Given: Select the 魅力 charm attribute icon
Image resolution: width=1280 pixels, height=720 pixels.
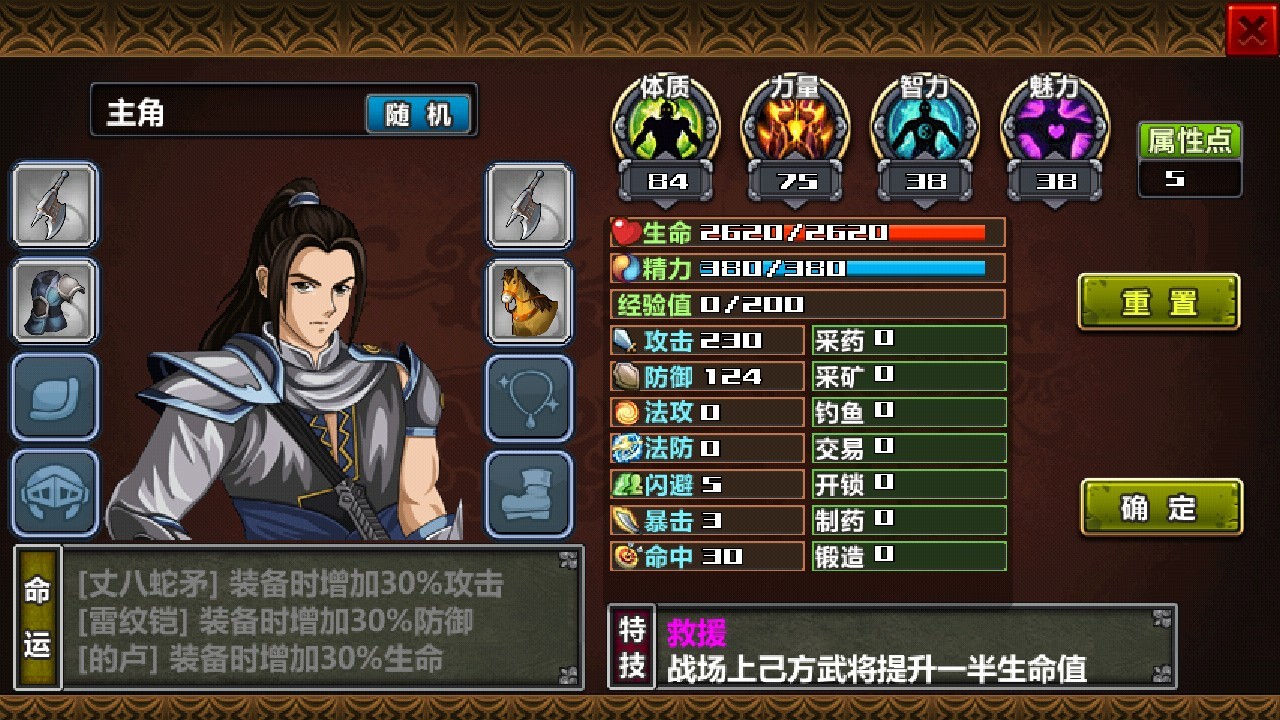Looking at the screenshot, I should coord(1055,125).
